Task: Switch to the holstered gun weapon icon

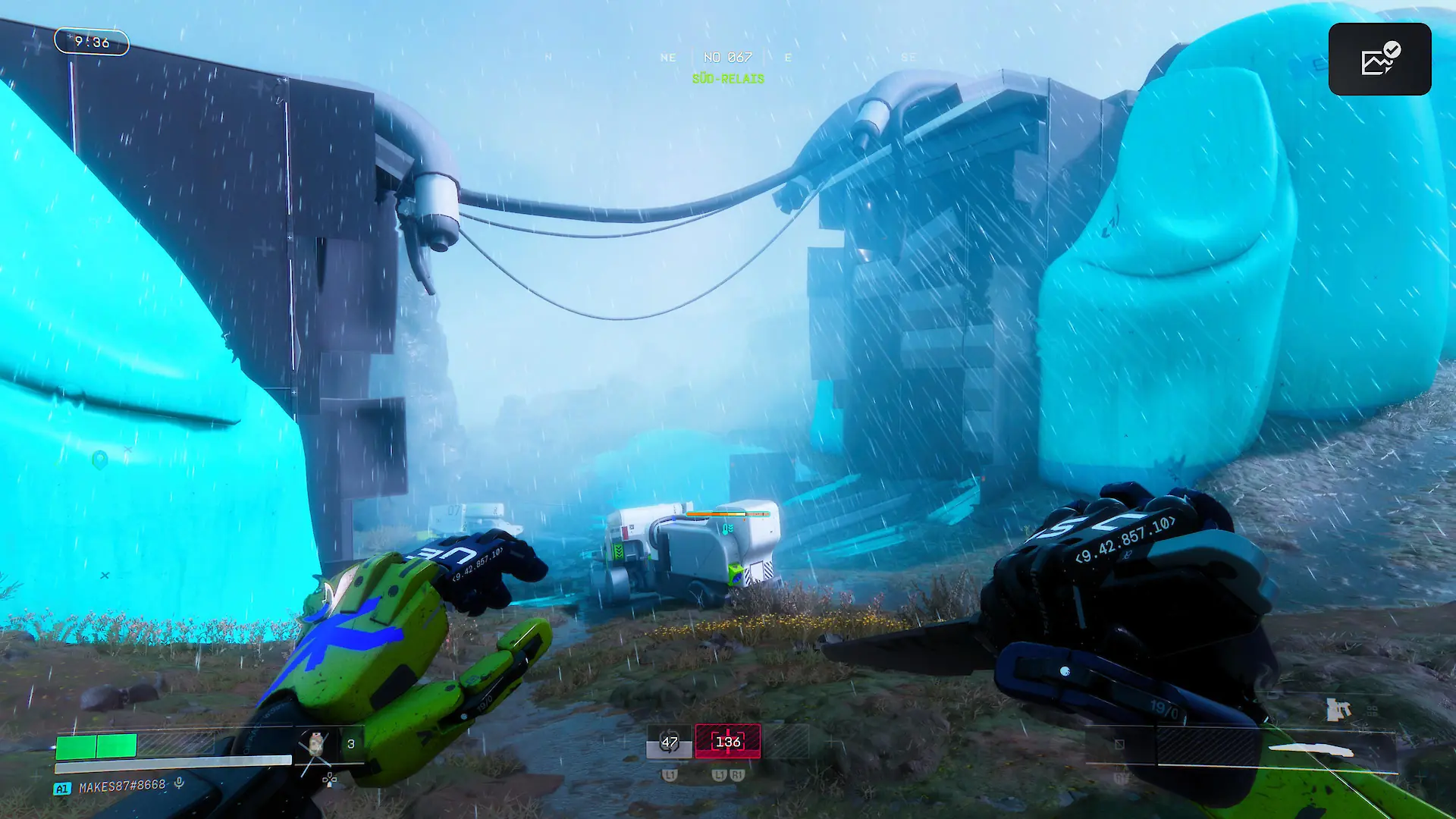Action: click(x=1338, y=710)
